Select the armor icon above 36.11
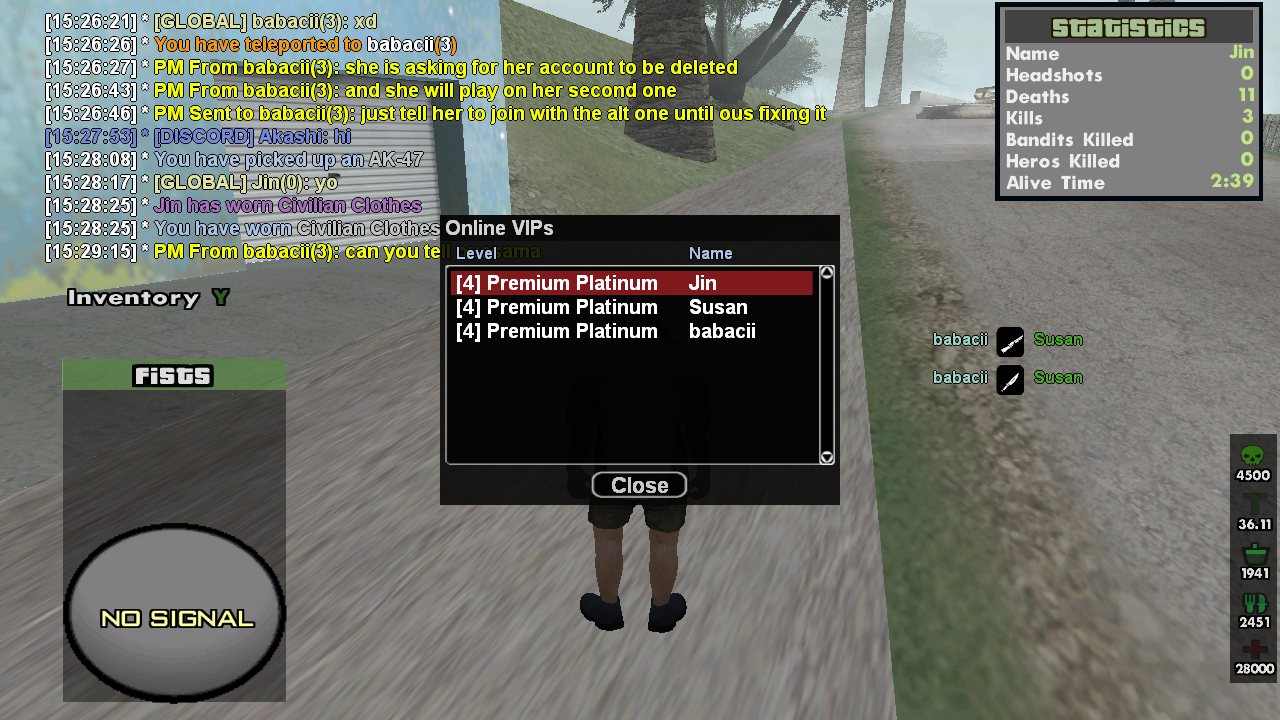Screen dimensions: 1280x720 pos(1252,503)
